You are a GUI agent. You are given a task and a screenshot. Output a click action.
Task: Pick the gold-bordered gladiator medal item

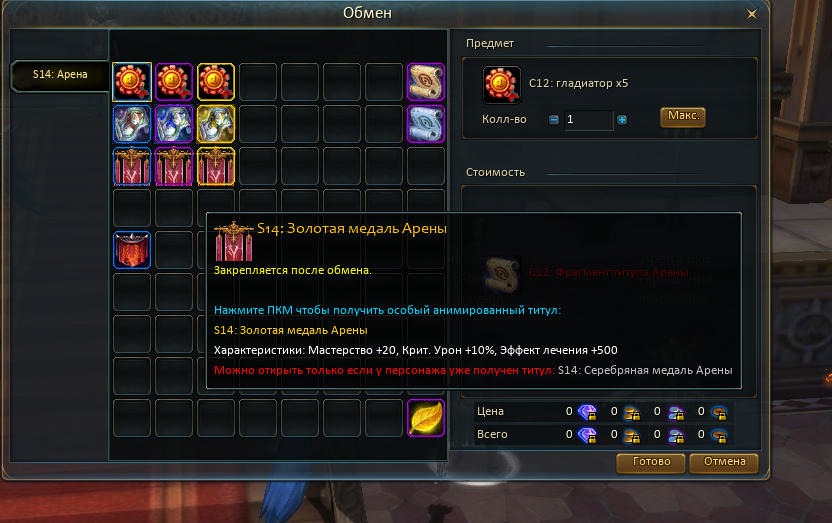216,82
